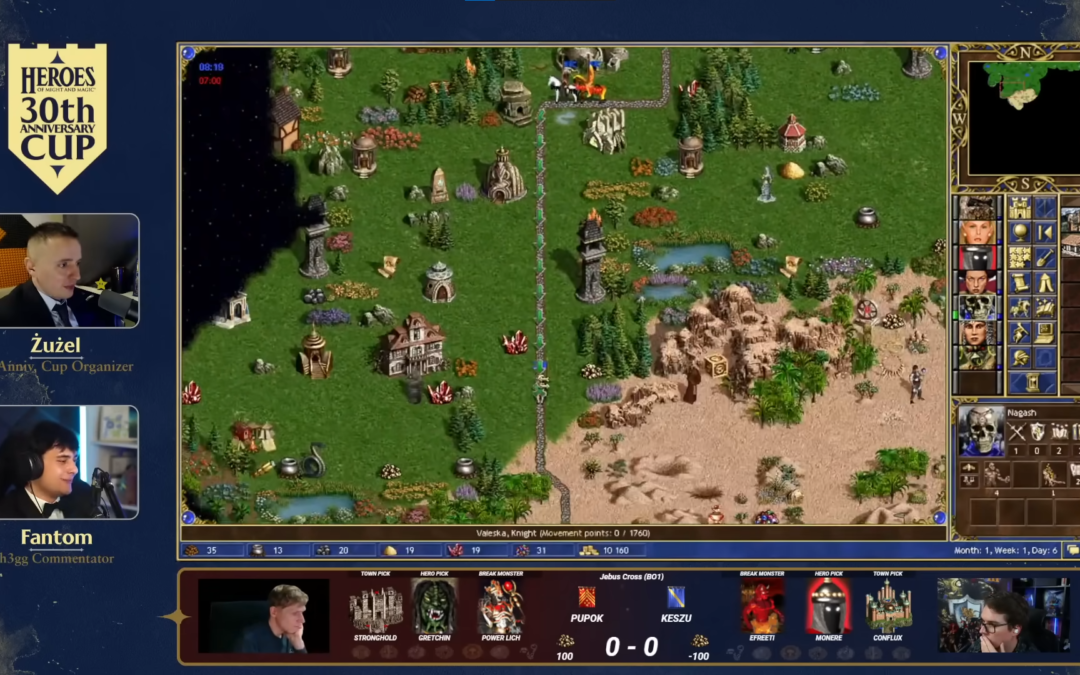Move hero with the horse rider button
The image size is (1080, 675).
(1019, 307)
